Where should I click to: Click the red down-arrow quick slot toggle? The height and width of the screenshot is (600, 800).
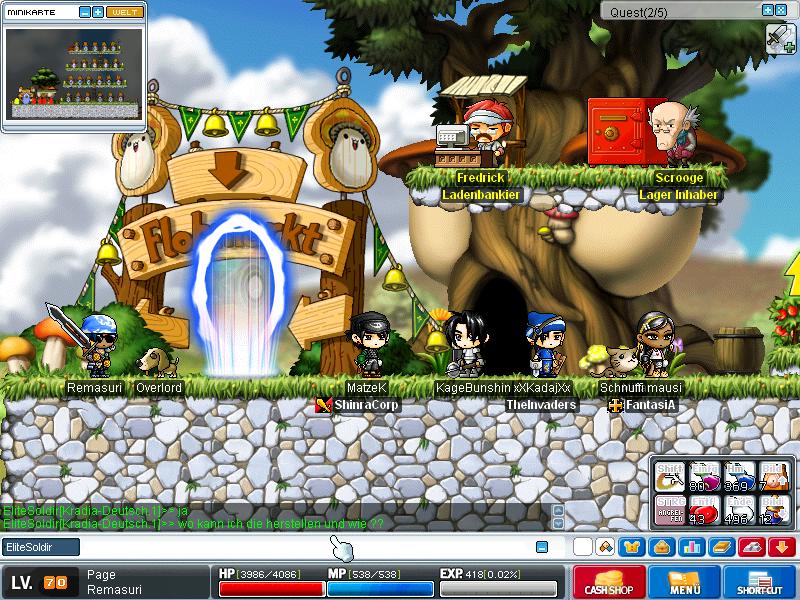point(781,547)
